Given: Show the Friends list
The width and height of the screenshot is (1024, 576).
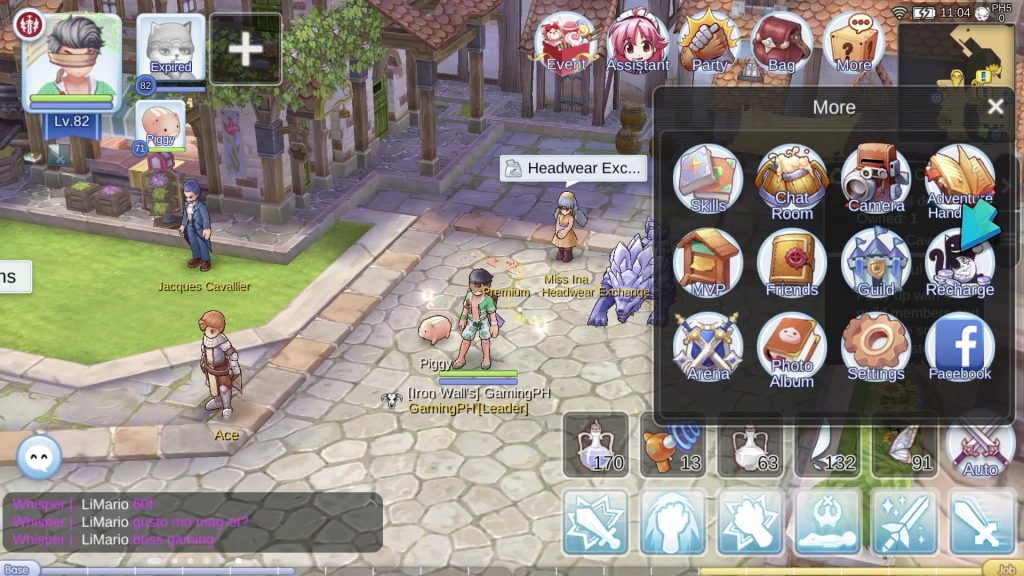Looking at the screenshot, I should click(x=791, y=262).
